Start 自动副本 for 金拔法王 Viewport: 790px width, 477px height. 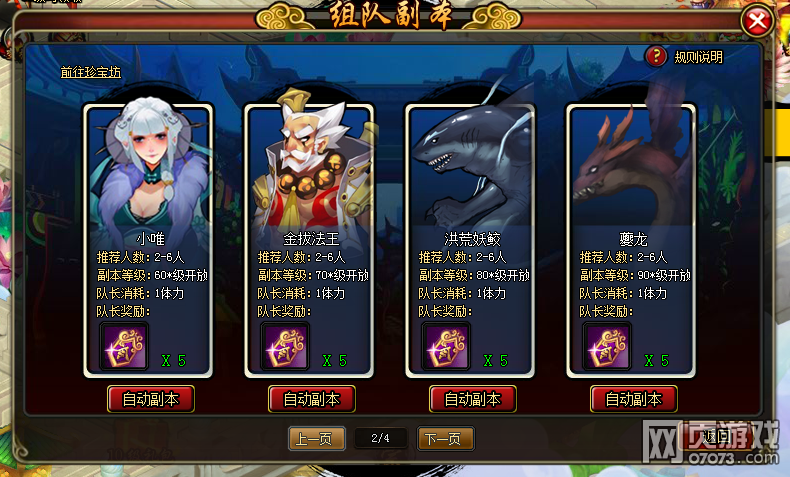point(311,399)
